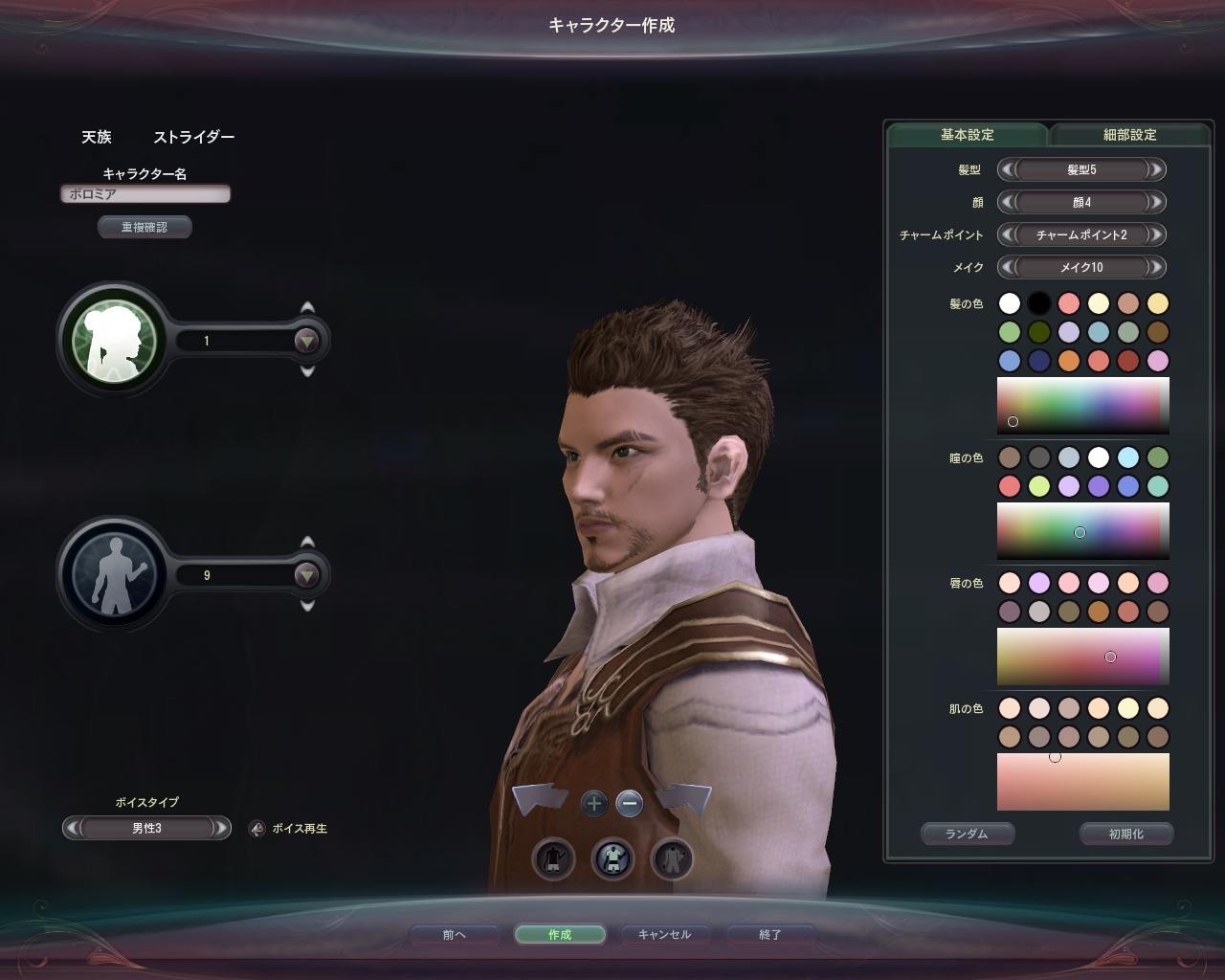1225x980 pixels.
Task: Cancel with the キャンセル button
Action: tap(664, 934)
